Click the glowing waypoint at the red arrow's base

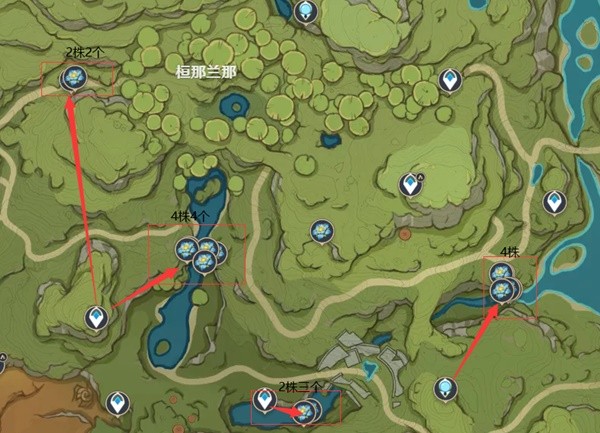pyautogui.click(x=446, y=388)
